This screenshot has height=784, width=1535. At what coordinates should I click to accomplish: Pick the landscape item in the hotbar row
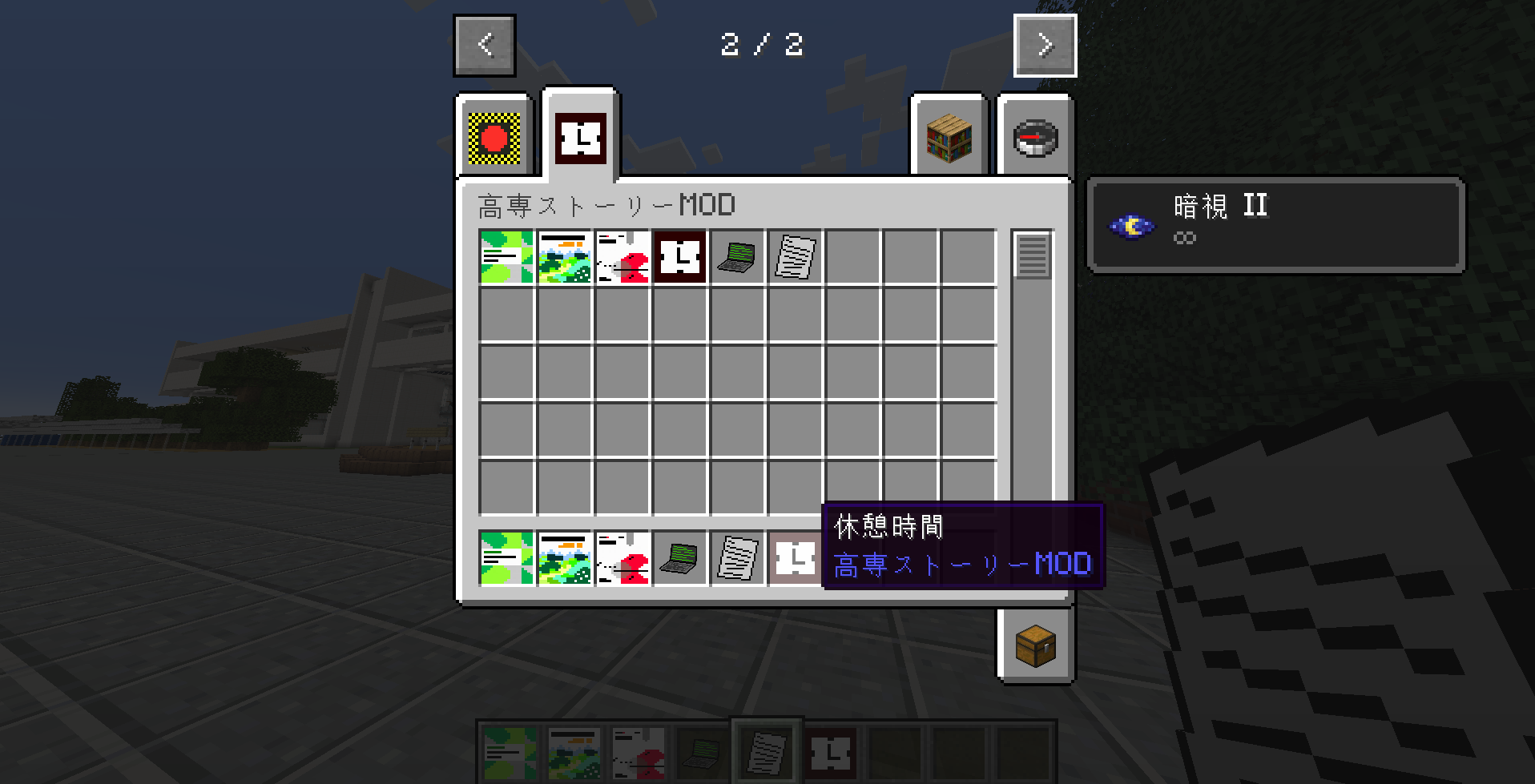coord(564,558)
